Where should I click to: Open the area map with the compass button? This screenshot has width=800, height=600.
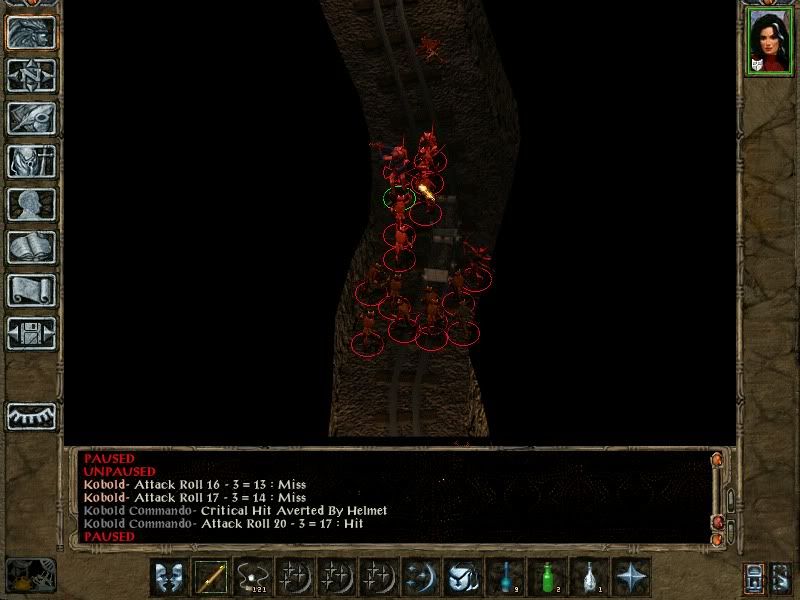pos(31,75)
